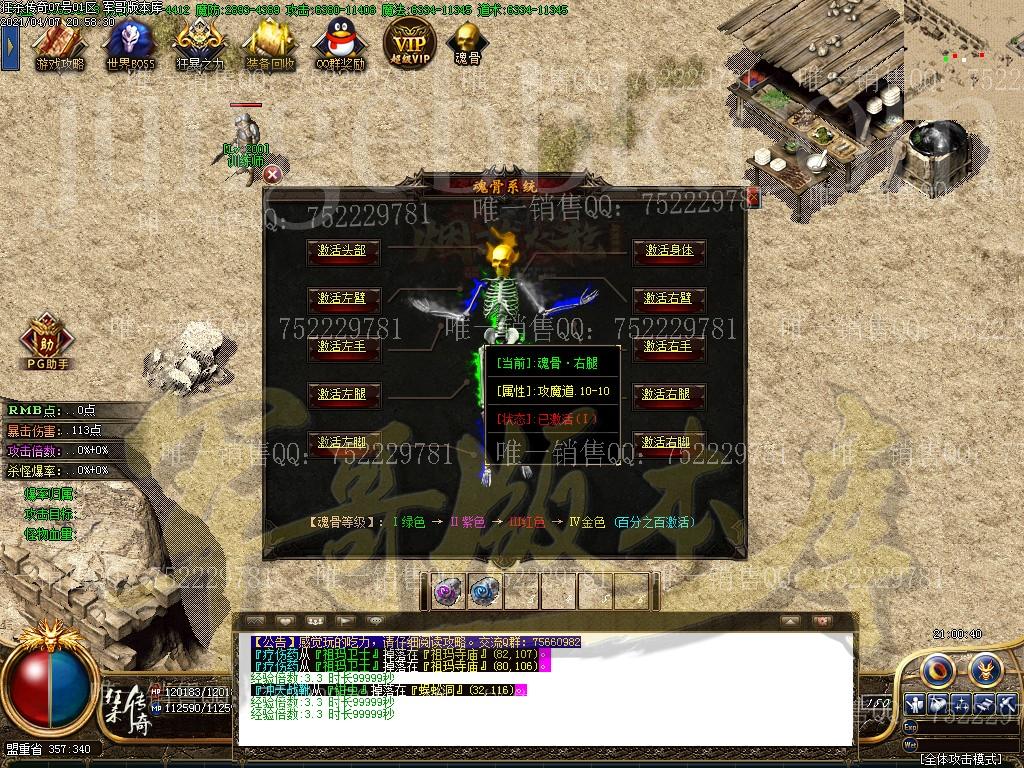The image size is (1024, 768).
Task: Select the 激活右手 button
Action: (669, 346)
